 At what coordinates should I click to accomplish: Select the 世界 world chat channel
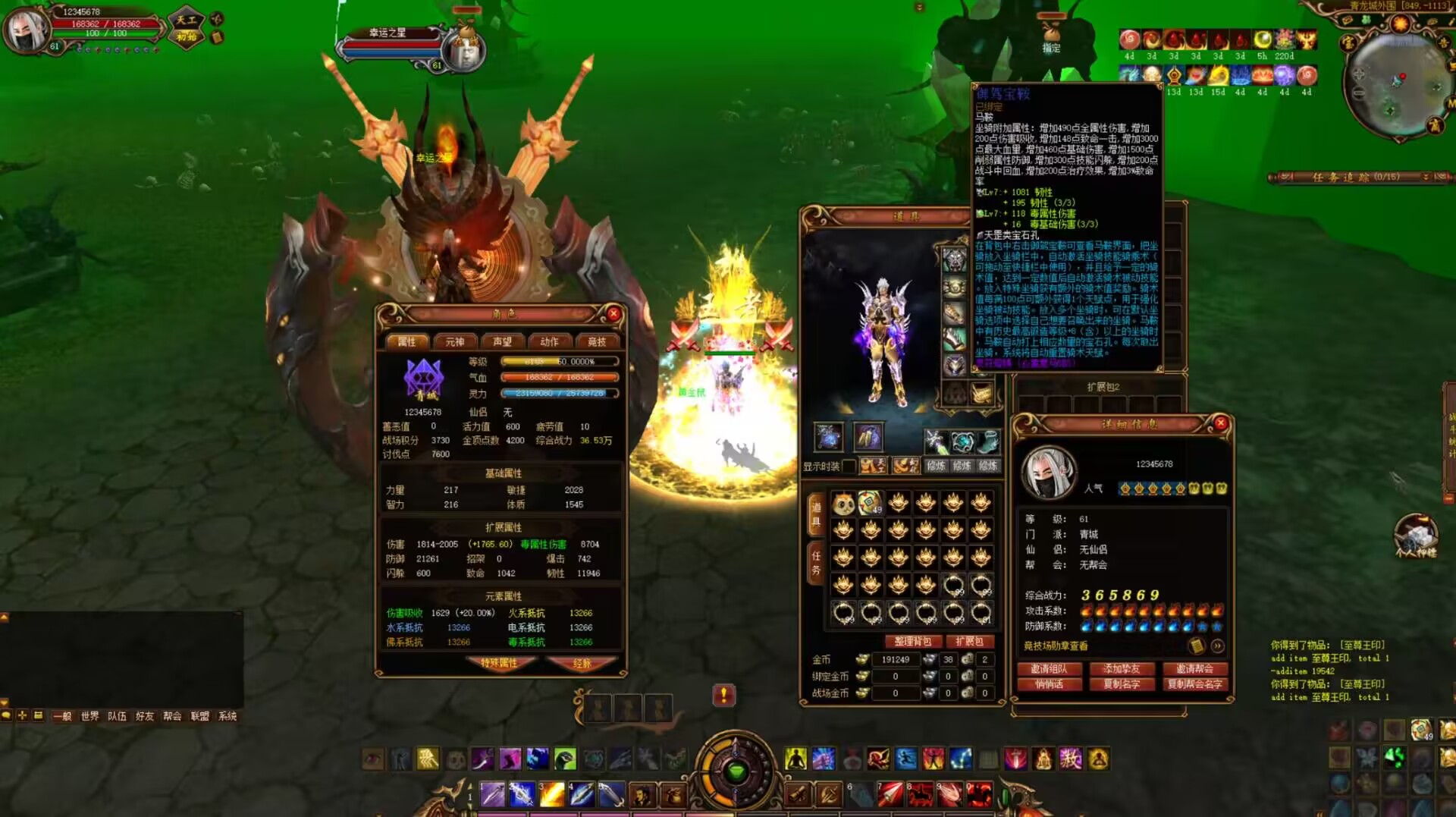89,716
